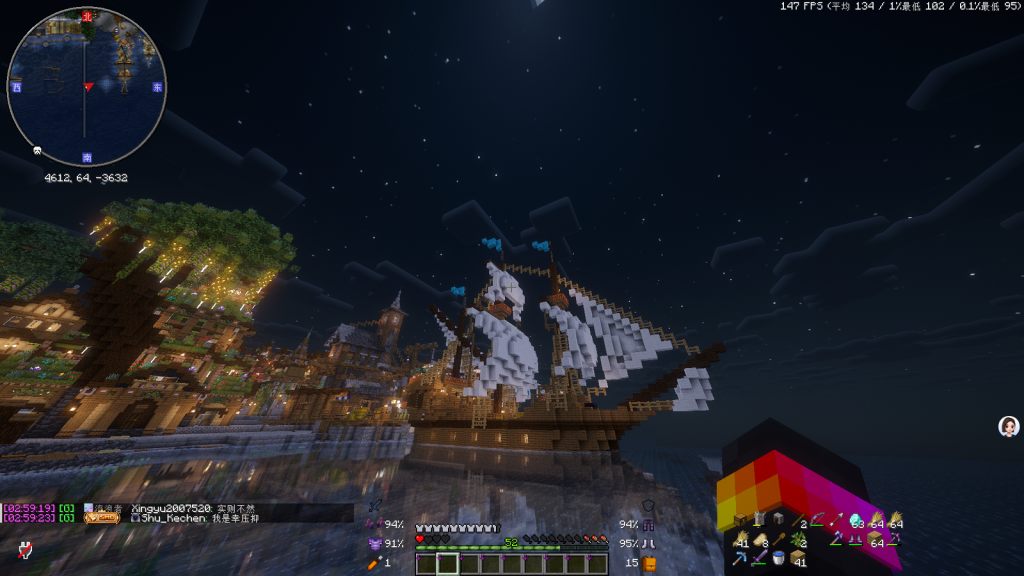Screen dimensions: 1024x576
Task: Select the sapling stack of 2
Action: [x=798, y=540]
